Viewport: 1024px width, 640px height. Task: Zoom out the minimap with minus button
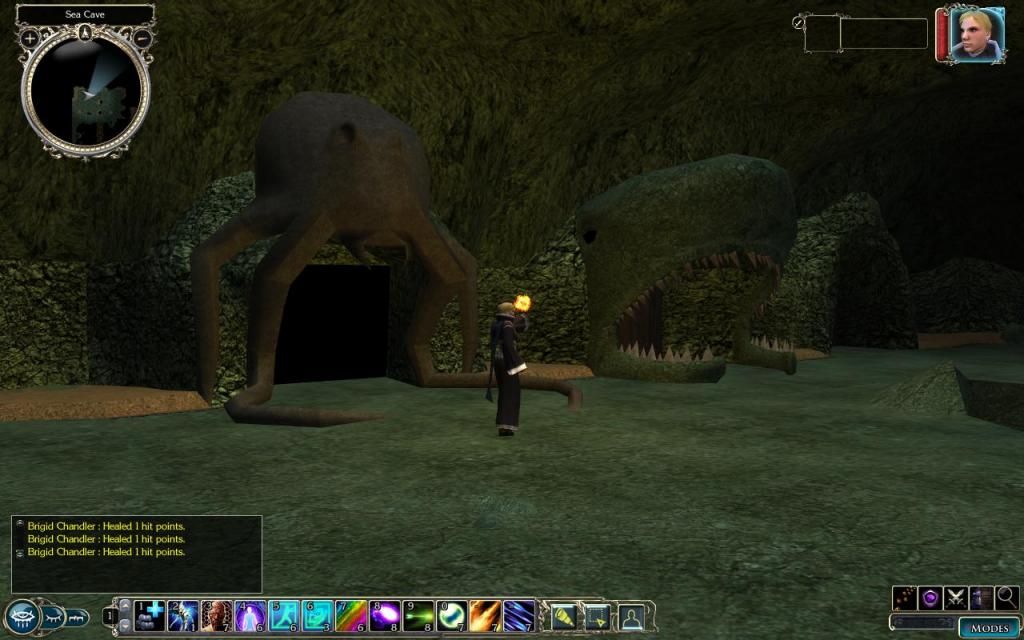(142, 38)
